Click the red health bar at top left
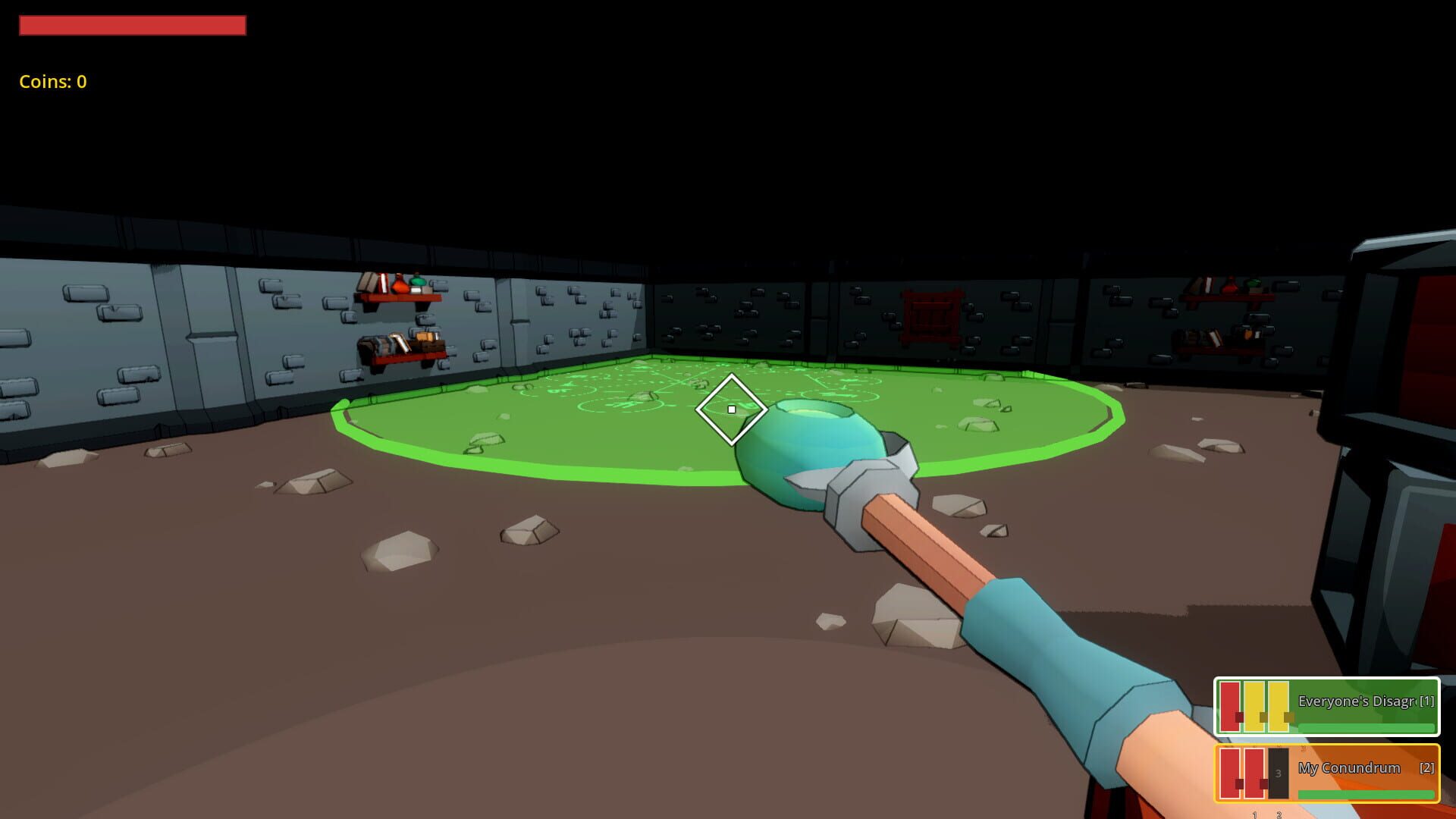The width and height of the screenshot is (1456, 819). [133, 26]
